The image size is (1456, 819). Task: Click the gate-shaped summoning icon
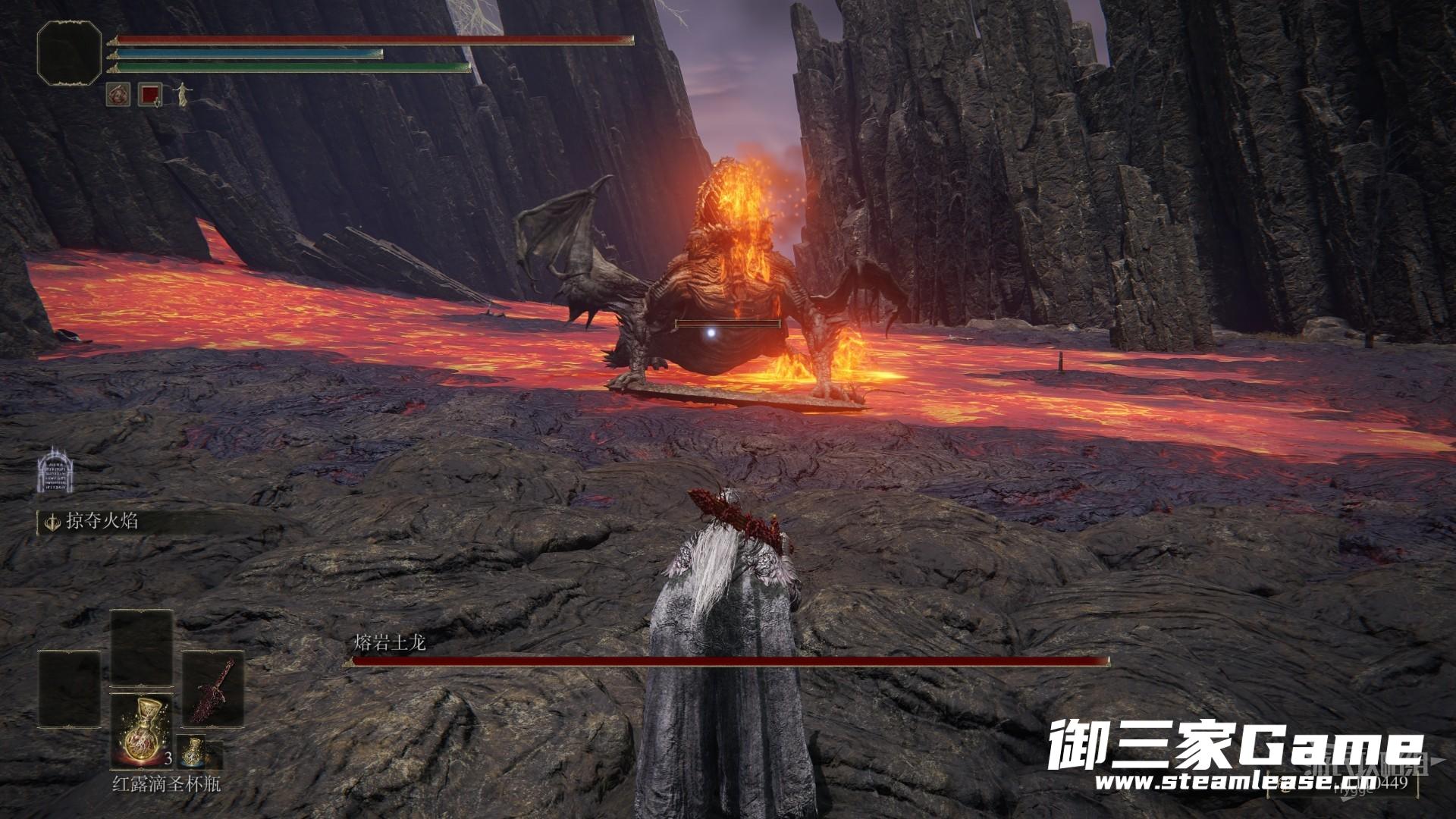click(x=54, y=470)
